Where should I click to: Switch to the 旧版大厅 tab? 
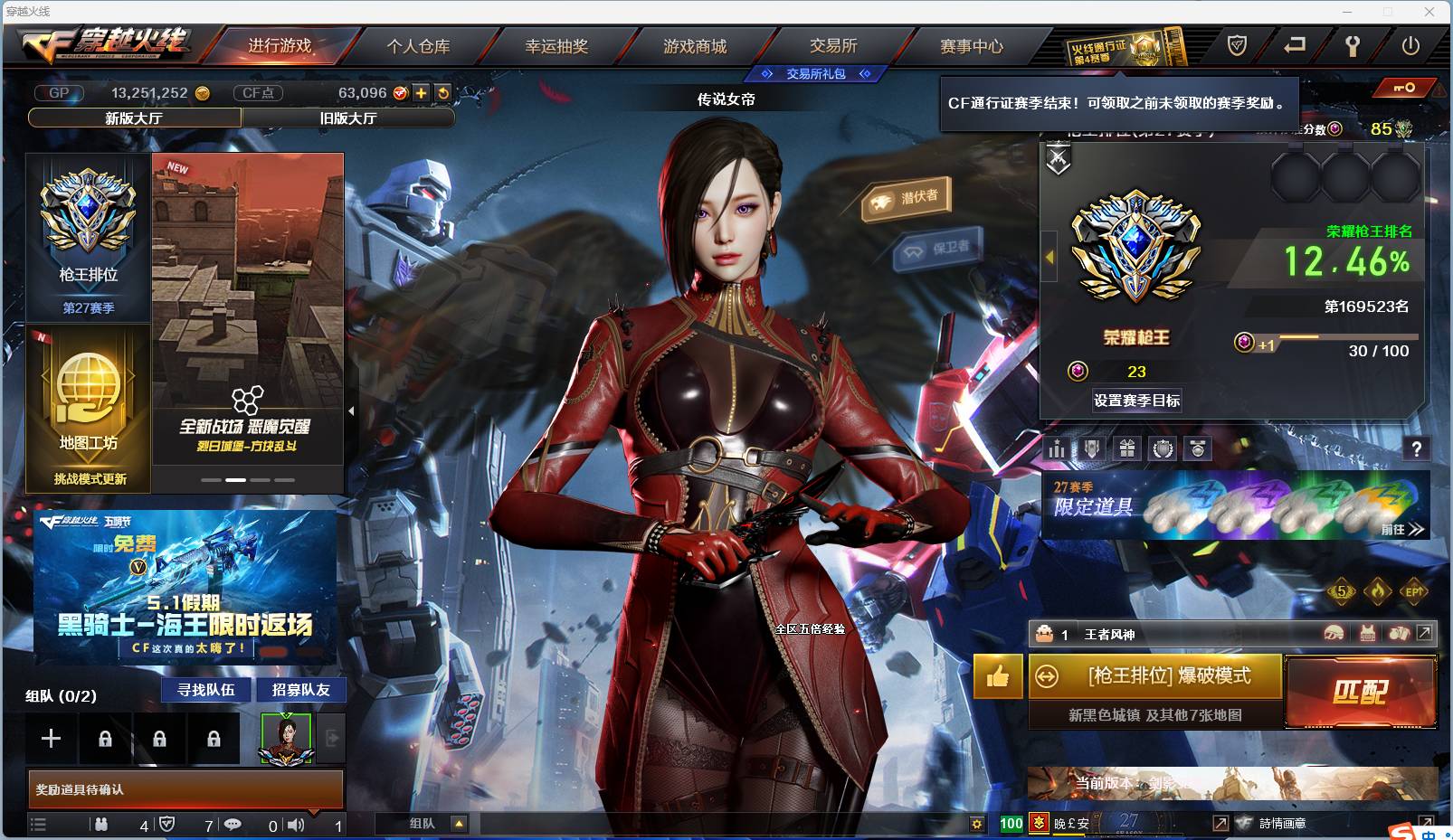(349, 118)
